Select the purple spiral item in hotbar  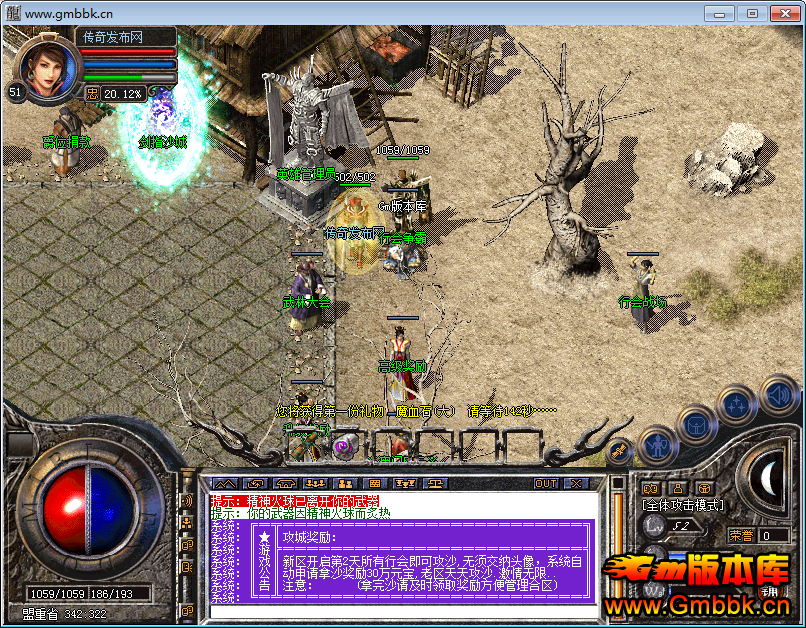[x=344, y=446]
